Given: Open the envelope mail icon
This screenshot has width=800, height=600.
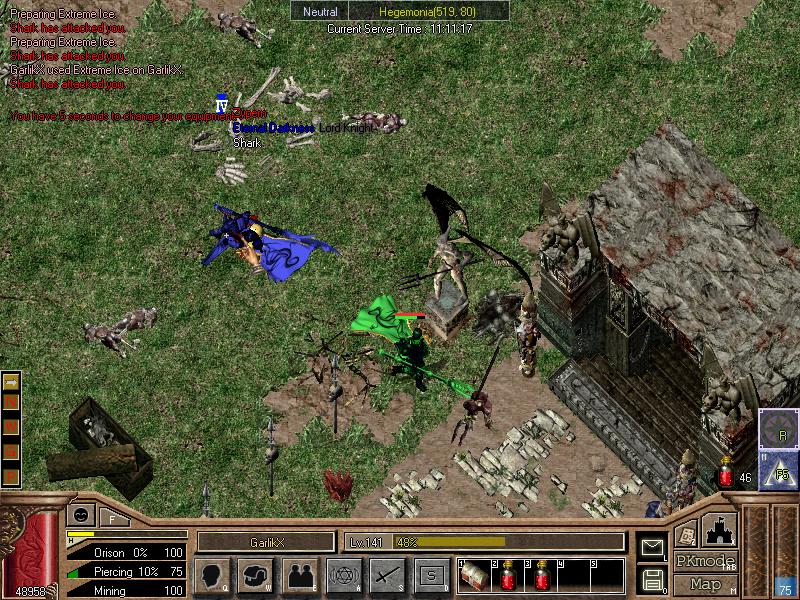Looking at the screenshot, I should point(652,546).
